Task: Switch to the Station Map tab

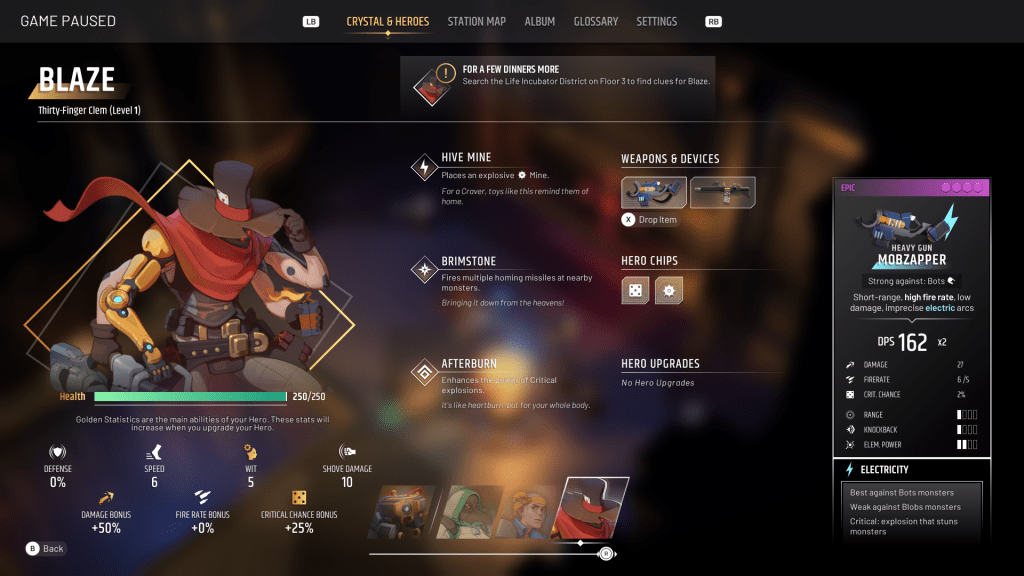Action: tap(476, 21)
